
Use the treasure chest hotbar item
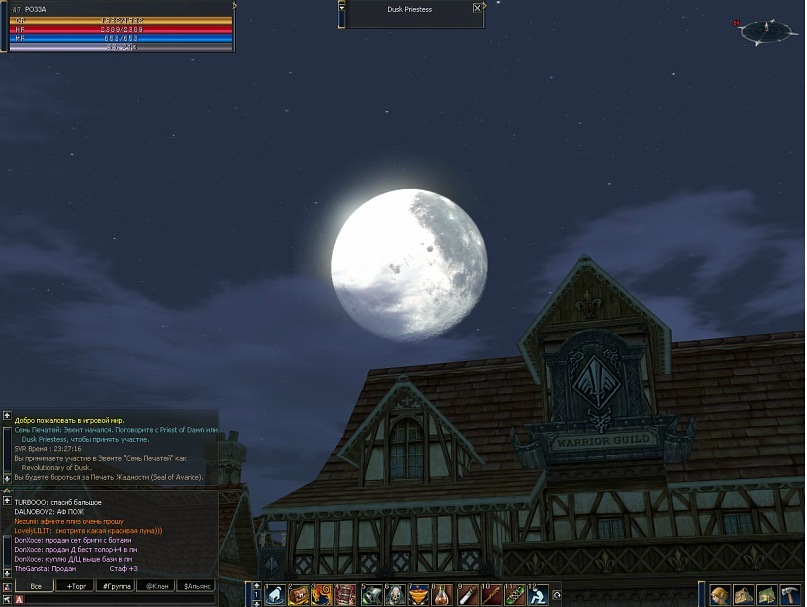298,595
